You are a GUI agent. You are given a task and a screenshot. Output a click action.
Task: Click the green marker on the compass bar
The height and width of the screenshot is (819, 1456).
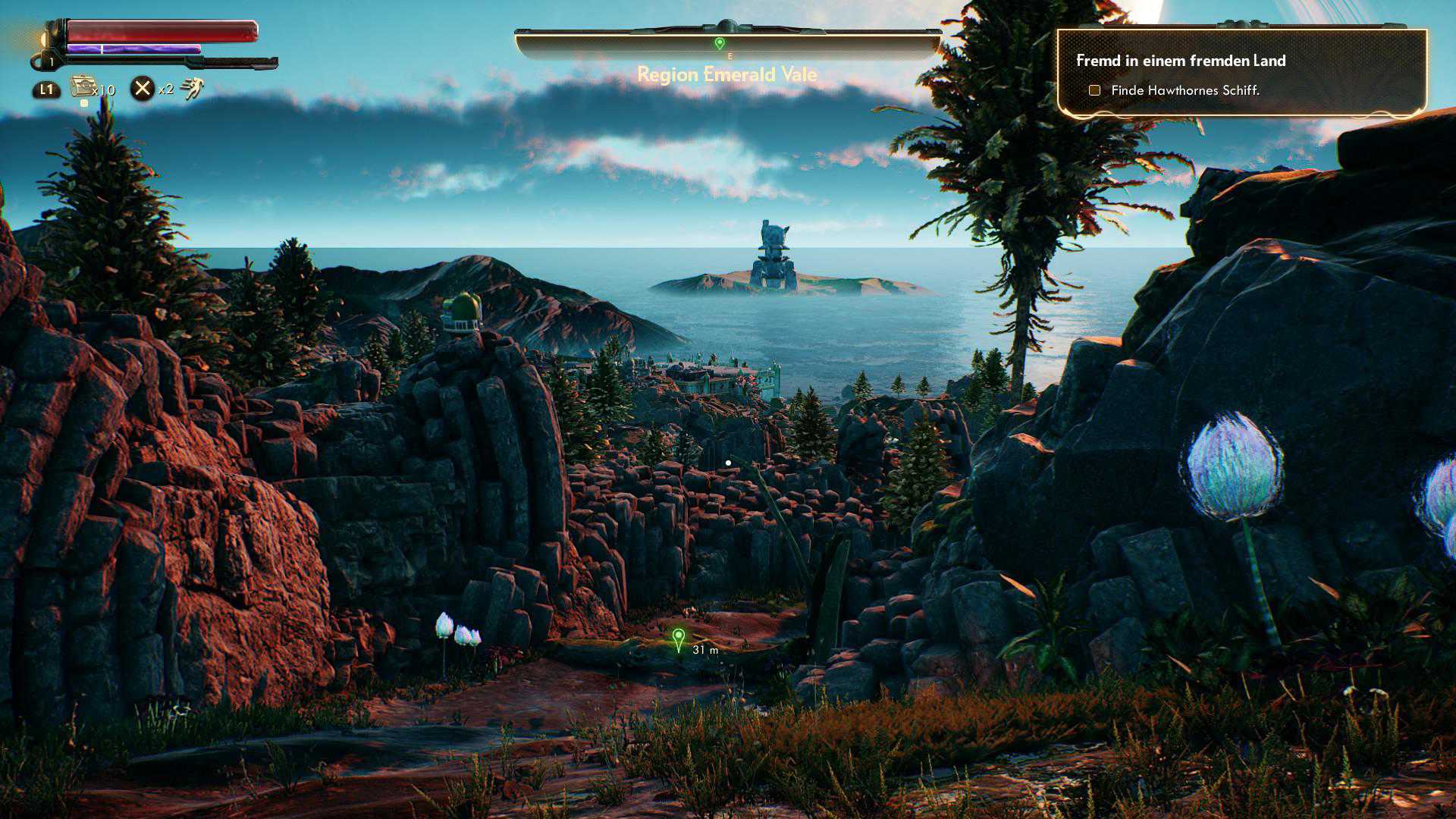click(720, 43)
